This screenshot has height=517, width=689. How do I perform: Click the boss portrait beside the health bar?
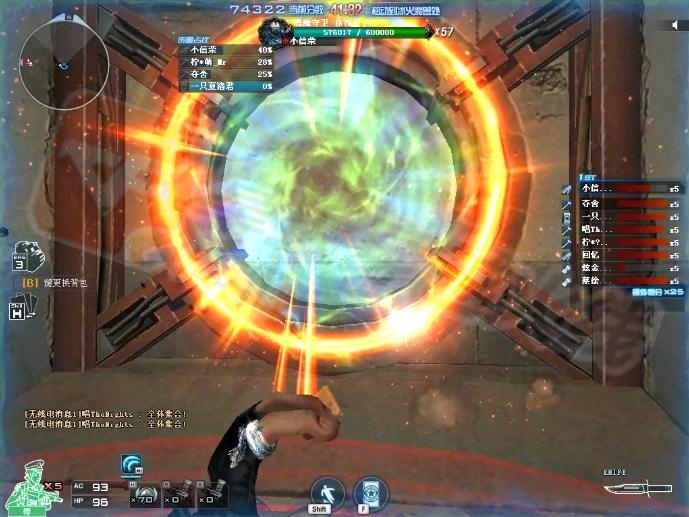tap(274, 30)
